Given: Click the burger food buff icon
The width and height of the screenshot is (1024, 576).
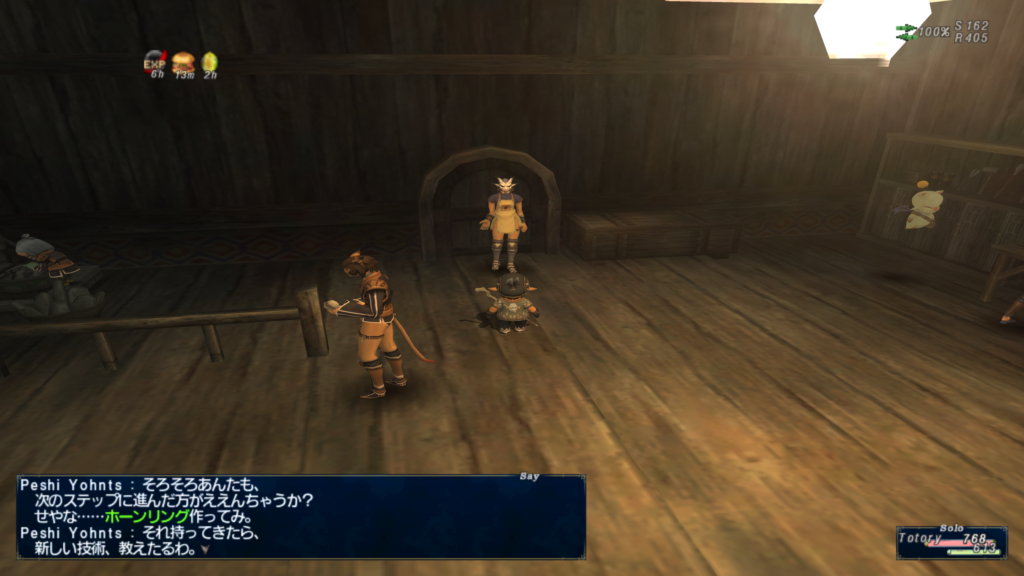Looking at the screenshot, I should (183, 62).
